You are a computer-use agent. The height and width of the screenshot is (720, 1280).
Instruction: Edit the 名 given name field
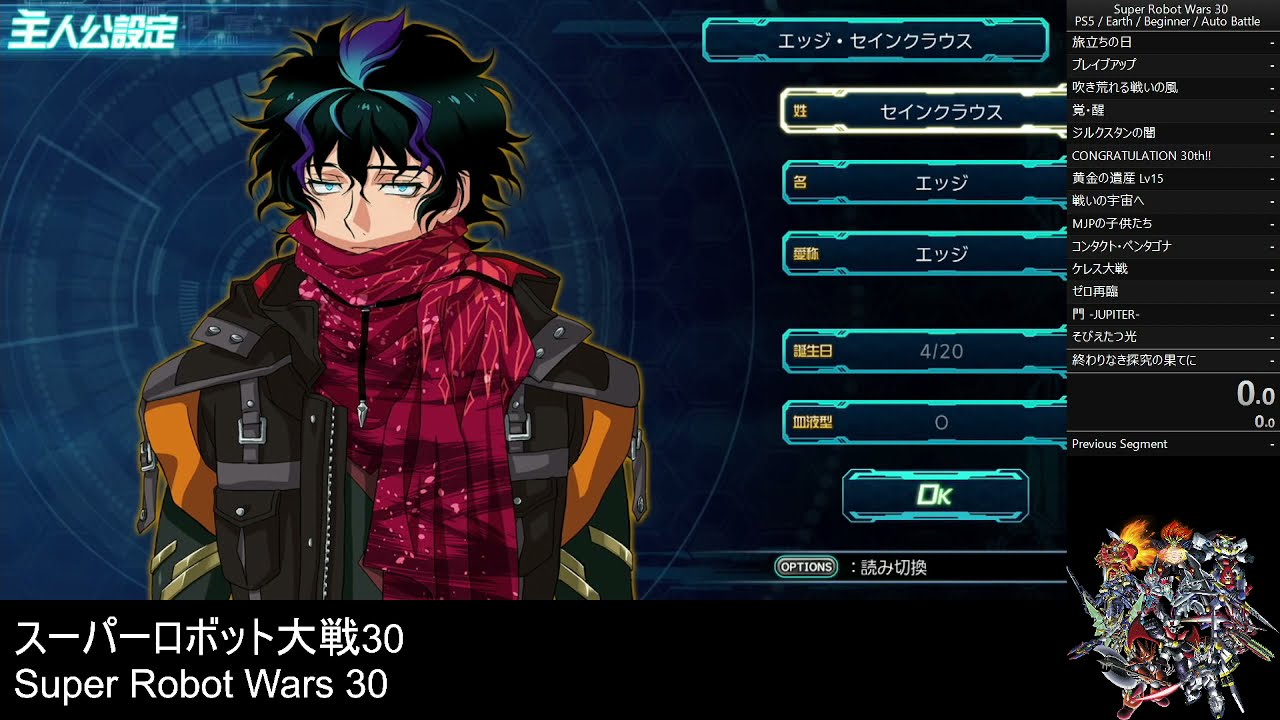coord(925,183)
